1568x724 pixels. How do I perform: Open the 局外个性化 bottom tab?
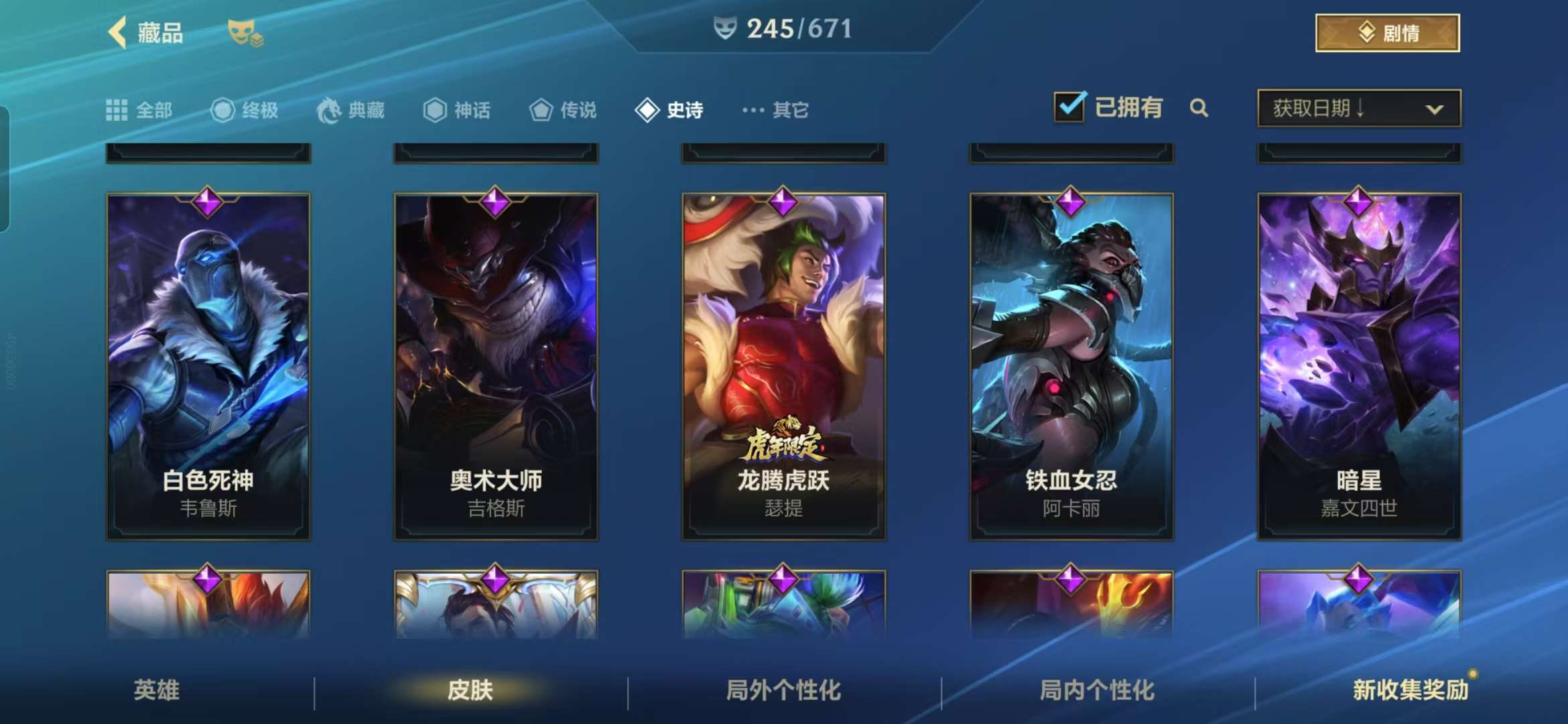pyautogui.click(x=783, y=690)
